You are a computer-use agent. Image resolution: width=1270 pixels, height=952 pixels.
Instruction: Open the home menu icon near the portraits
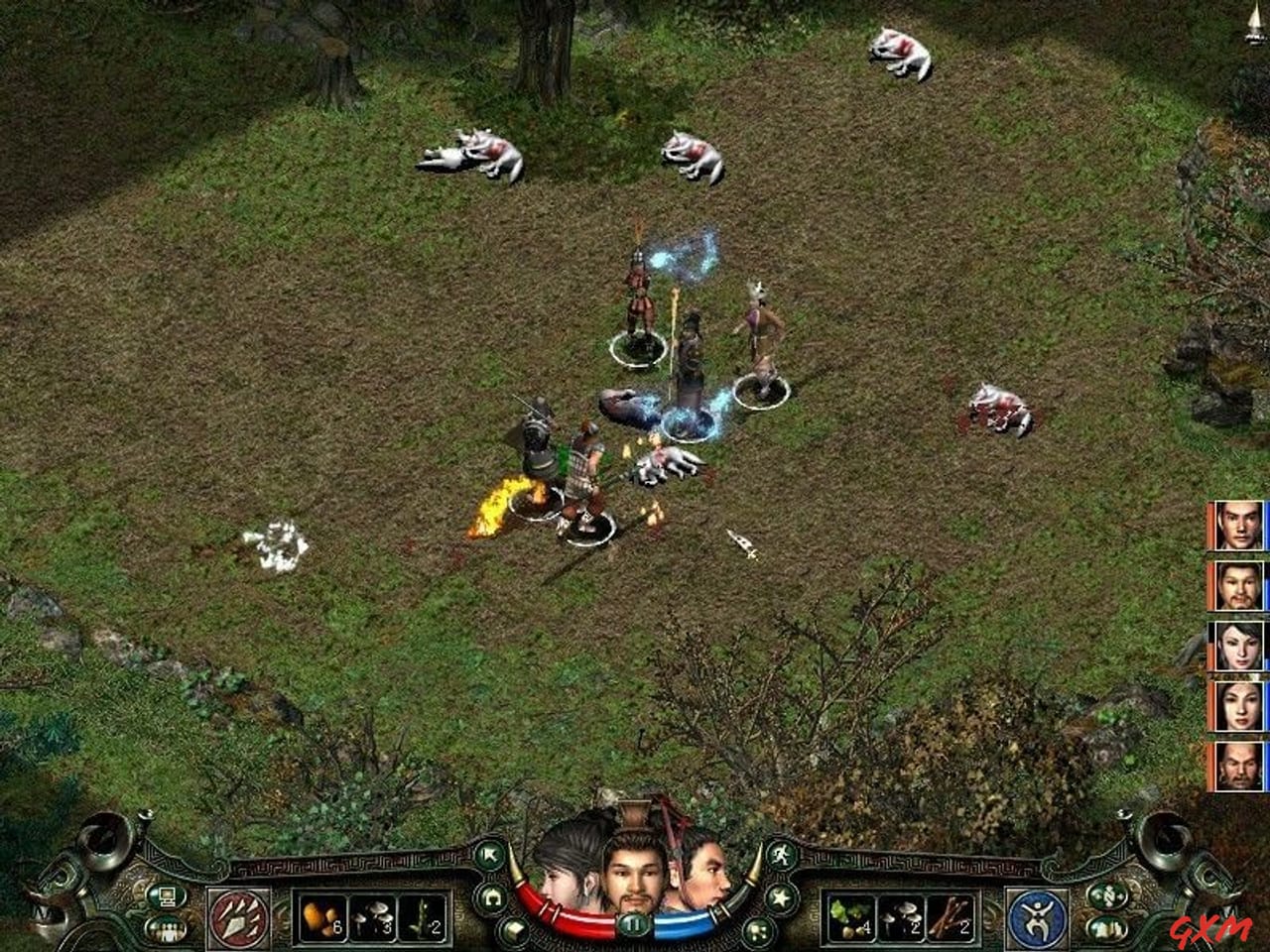491,897
